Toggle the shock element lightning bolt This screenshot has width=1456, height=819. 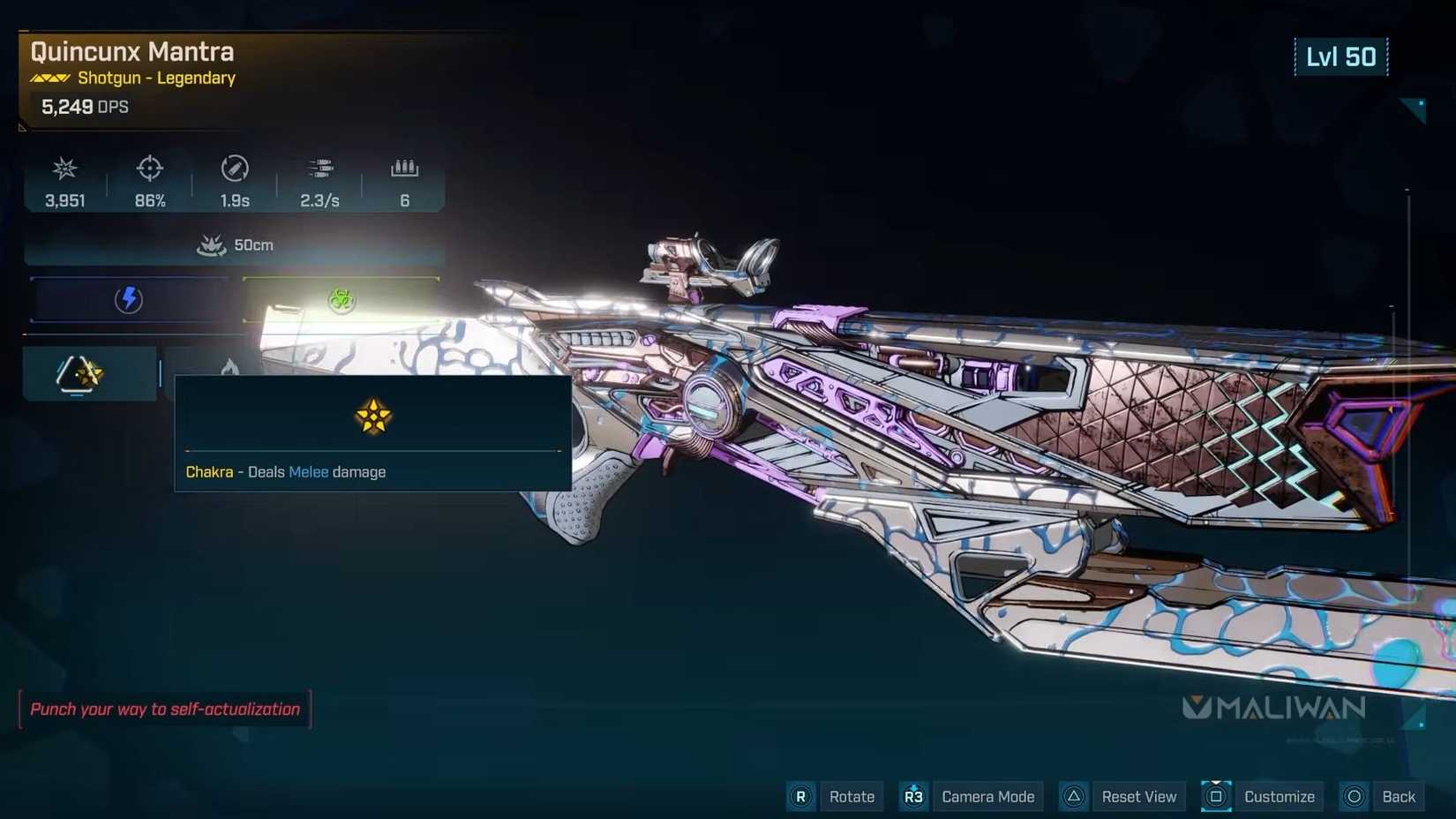[131, 299]
